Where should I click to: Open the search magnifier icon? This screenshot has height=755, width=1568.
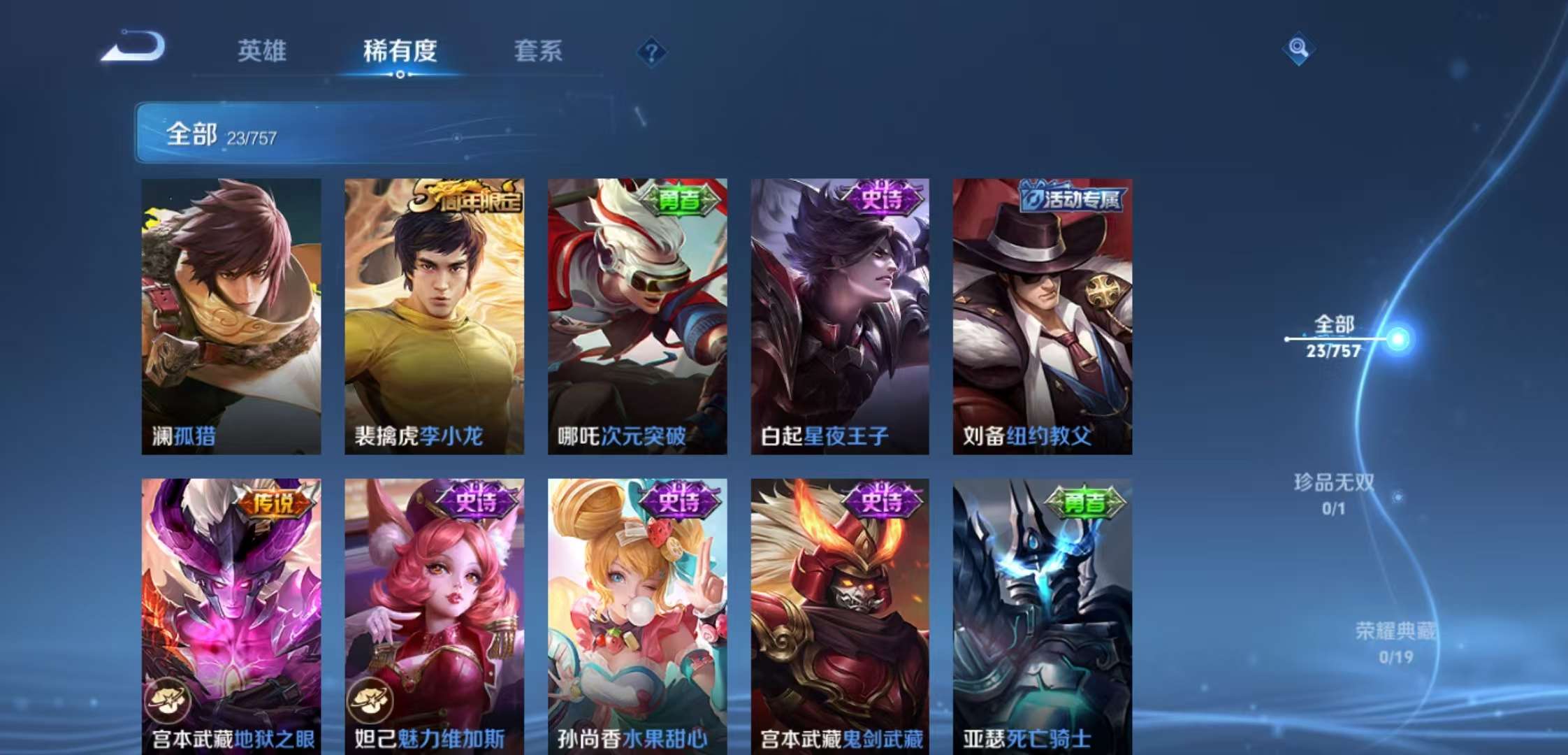pos(1298,49)
